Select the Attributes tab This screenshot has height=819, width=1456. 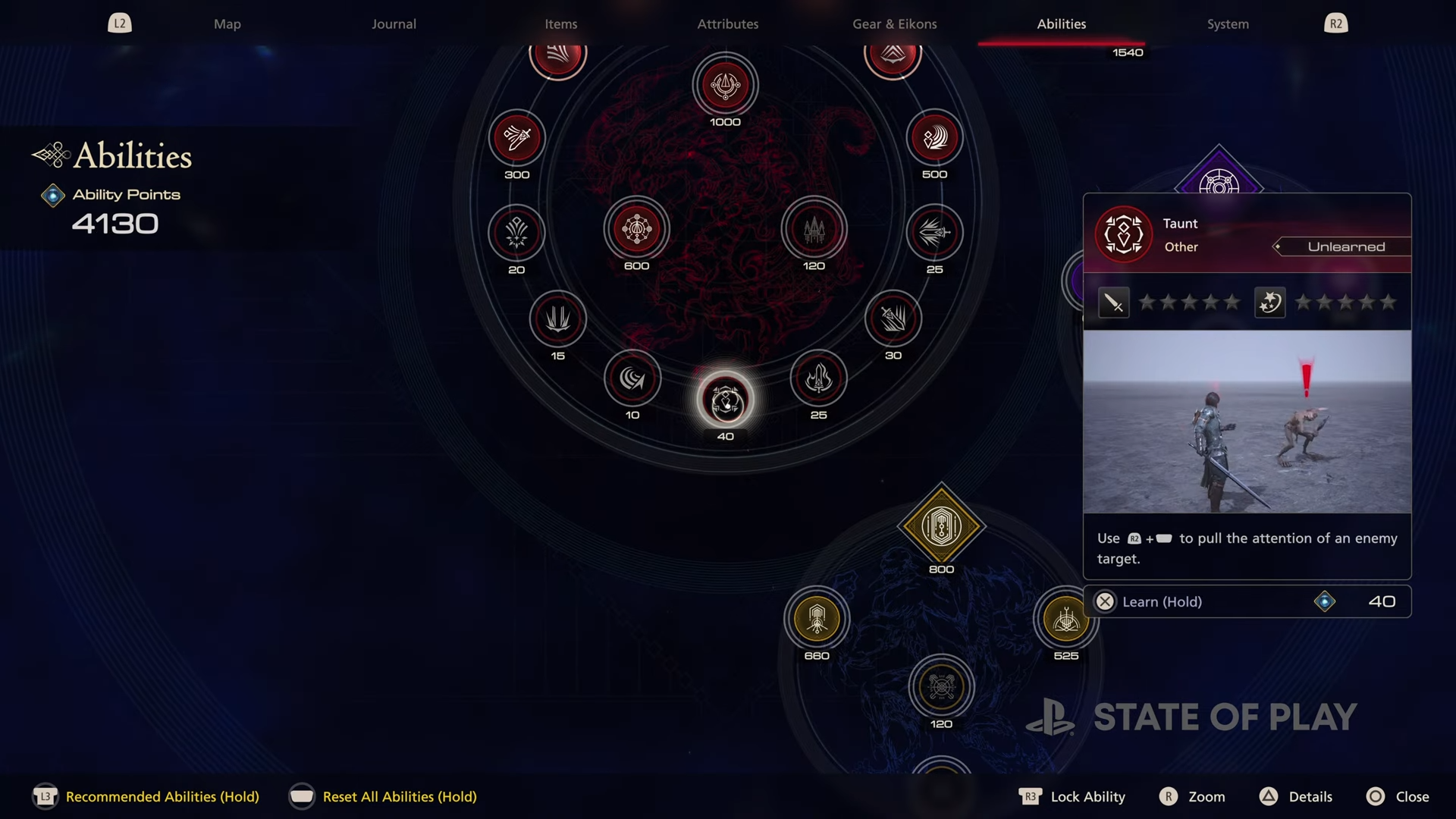[x=727, y=24]
